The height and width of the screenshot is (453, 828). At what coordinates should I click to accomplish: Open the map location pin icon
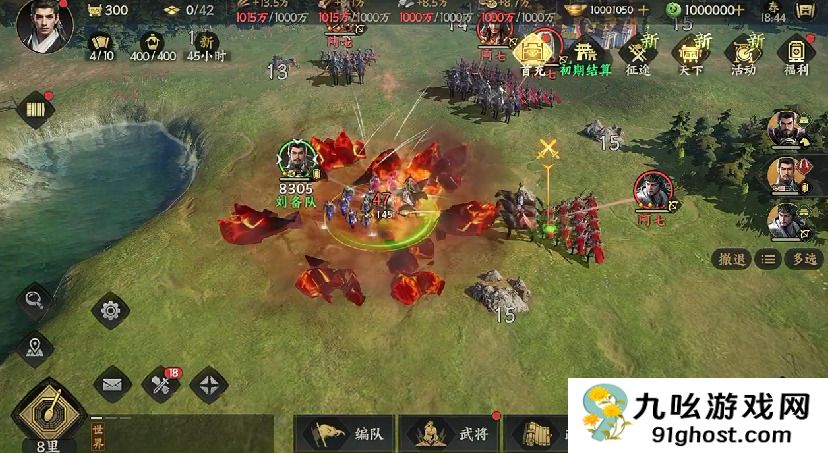[35, 348]
